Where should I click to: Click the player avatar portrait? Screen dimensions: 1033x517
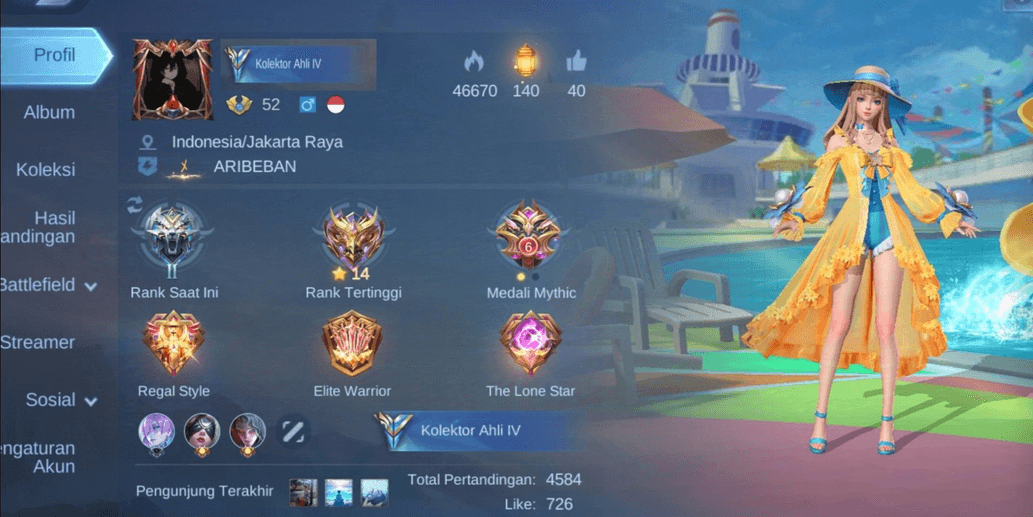172,80
